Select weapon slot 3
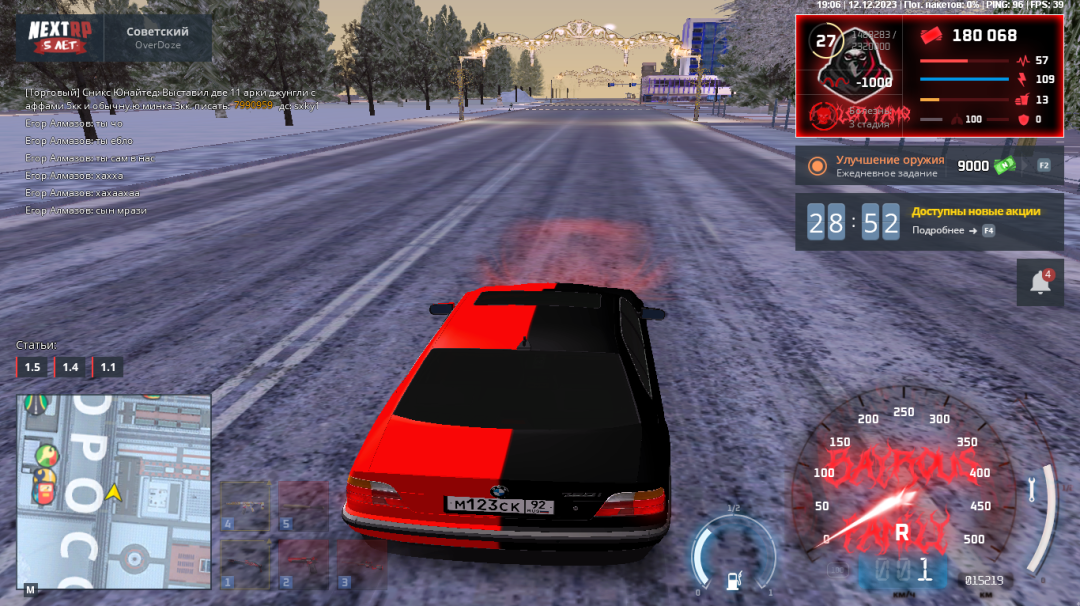The height and width of the screenshot is (606, 1080). click(x=360, y=564)
